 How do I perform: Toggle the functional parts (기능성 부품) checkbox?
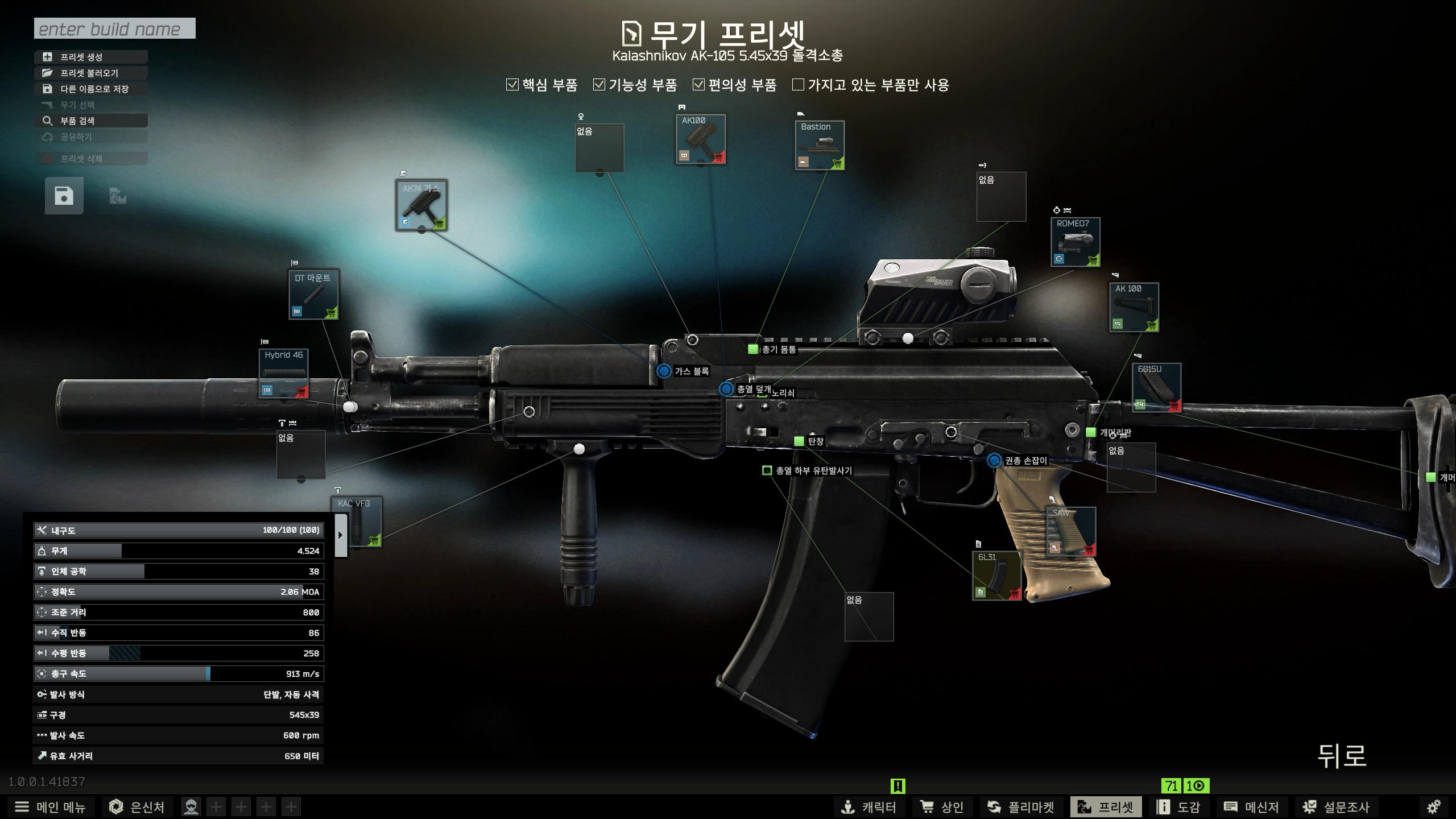click(599, 85)
